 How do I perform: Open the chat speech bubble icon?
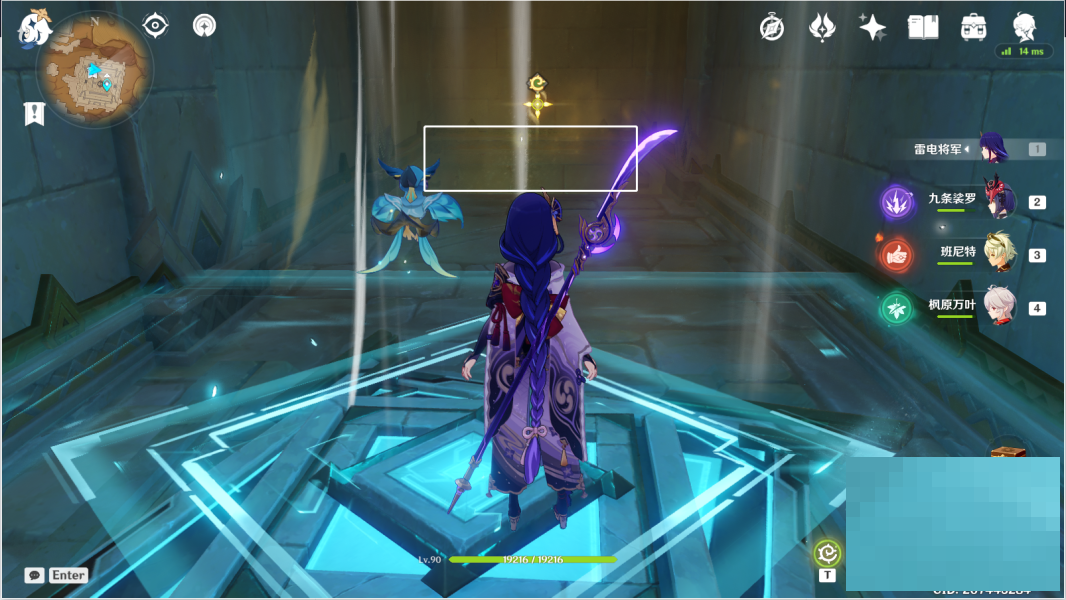click(x=35, y=575)
